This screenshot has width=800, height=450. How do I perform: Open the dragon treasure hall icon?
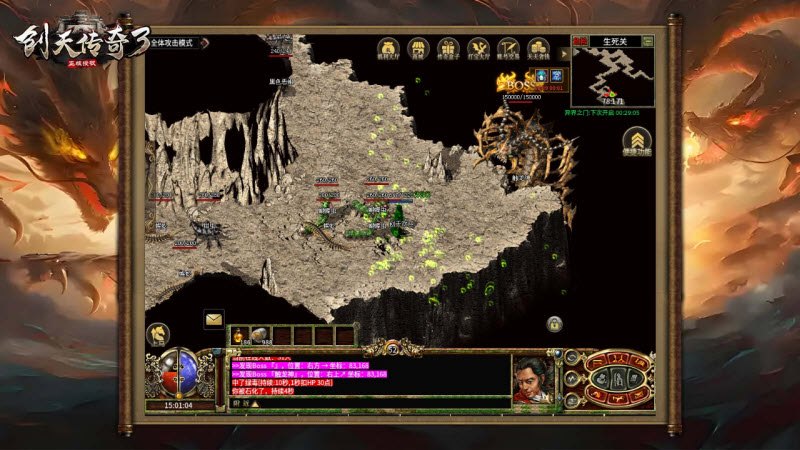point(478,48)
